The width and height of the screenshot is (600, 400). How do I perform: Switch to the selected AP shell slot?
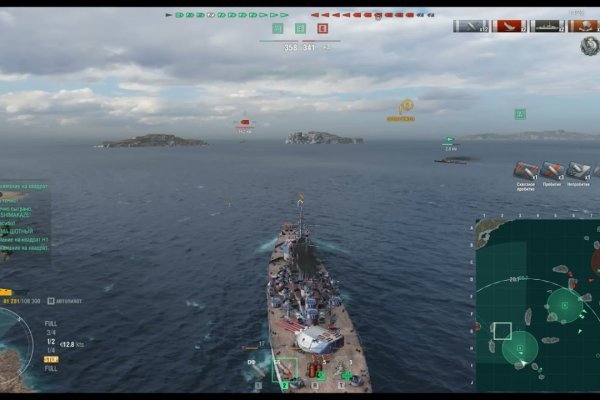285,370
